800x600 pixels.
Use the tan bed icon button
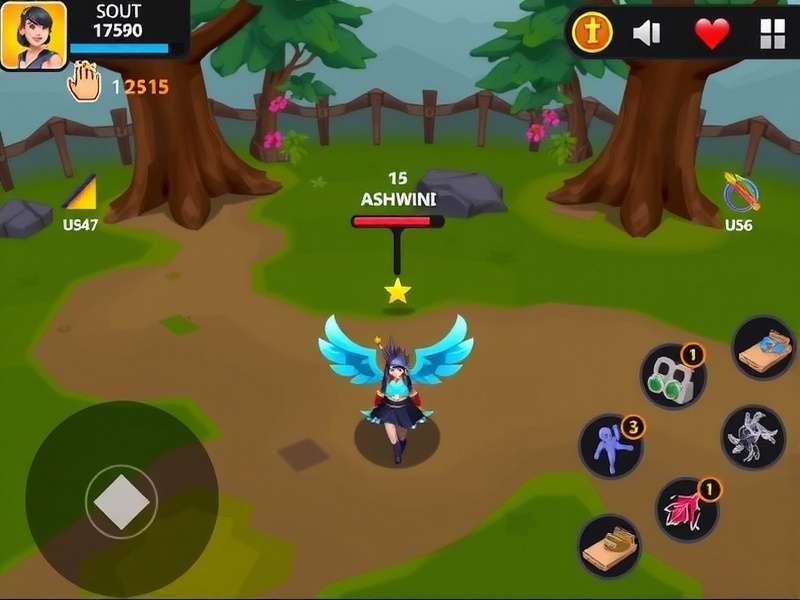[610, 545]
